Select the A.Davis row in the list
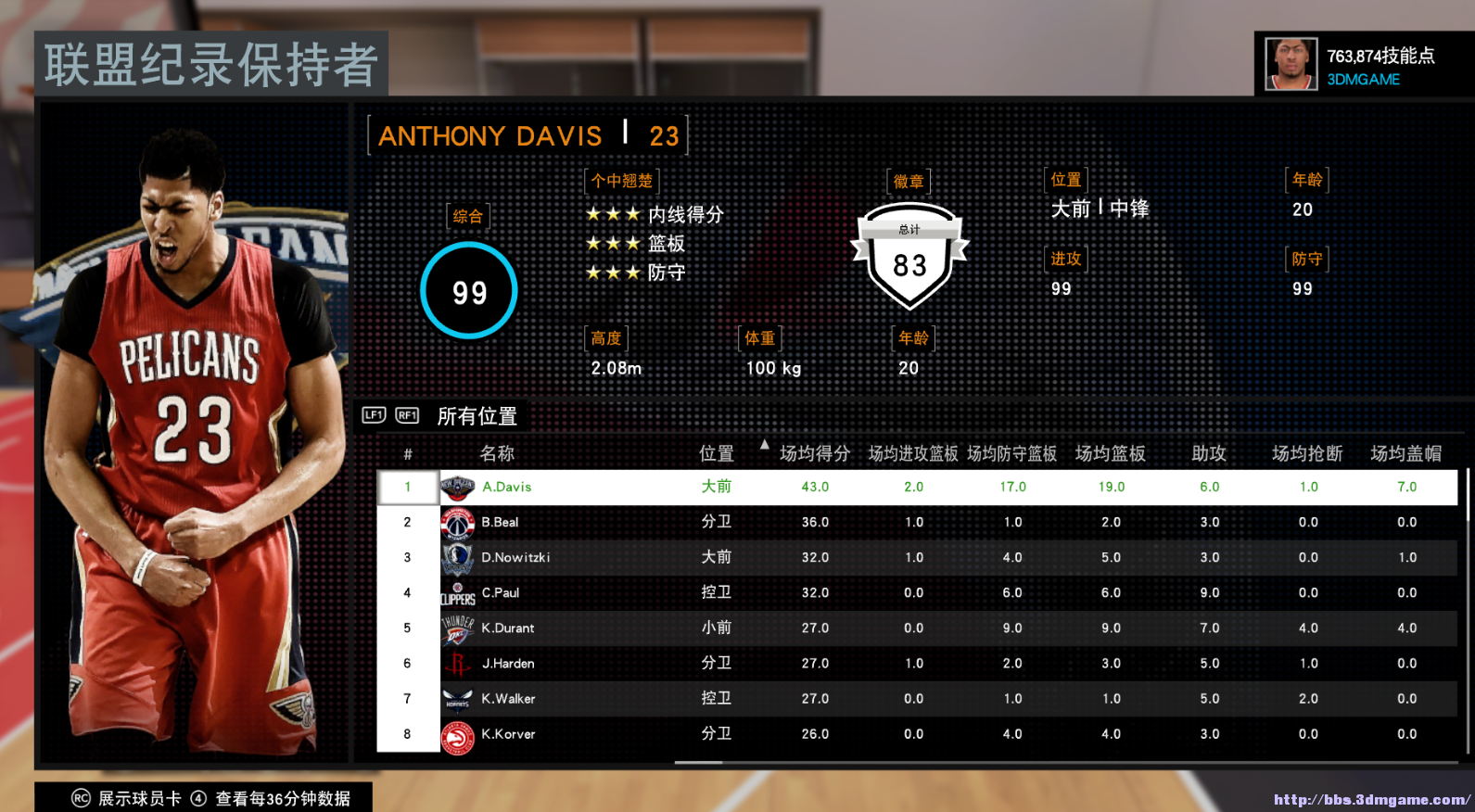The height and width of the screenshot is (812, 1475). [x=506, y=487]
